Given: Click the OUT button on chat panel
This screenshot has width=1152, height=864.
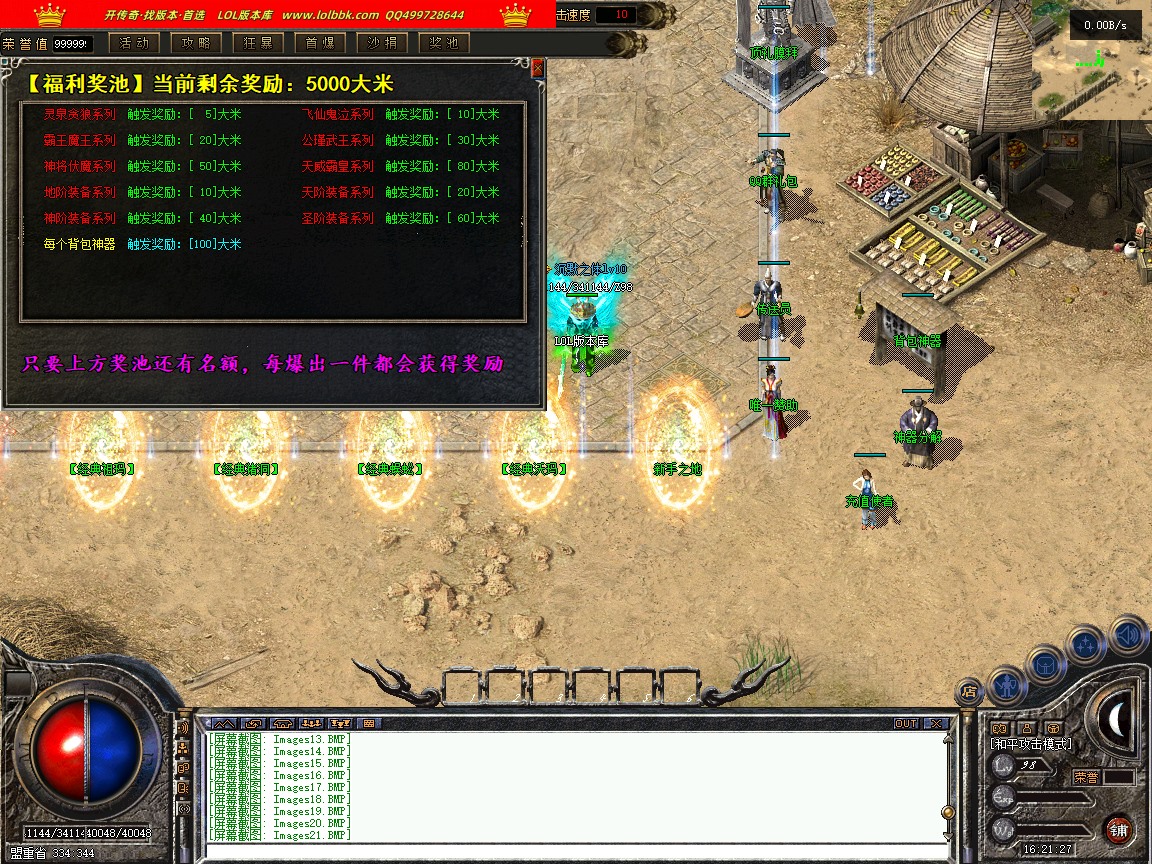Looking at the screenshot, I should 906,723.
